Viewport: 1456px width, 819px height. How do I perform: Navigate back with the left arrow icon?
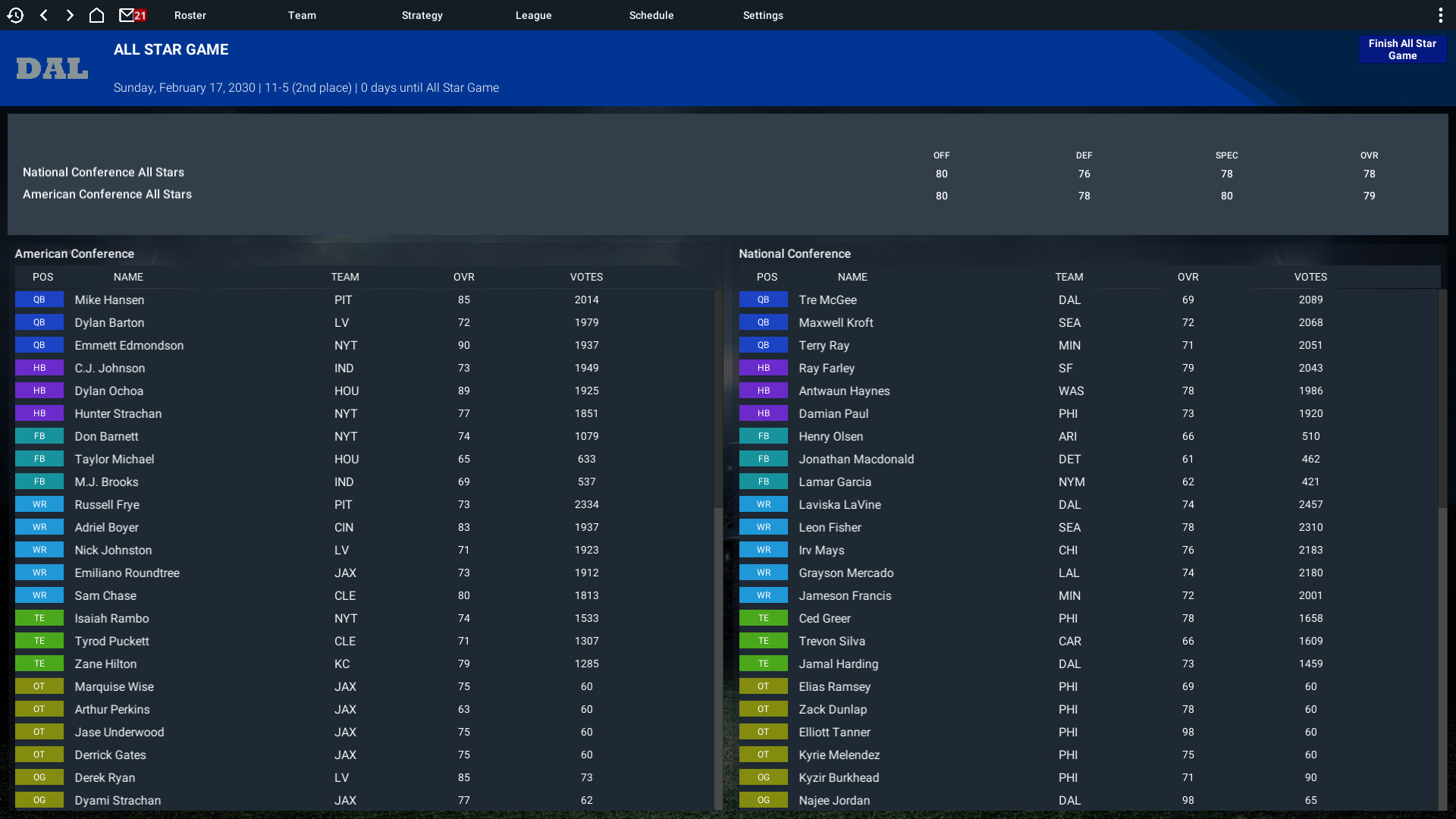coord(43,14)
